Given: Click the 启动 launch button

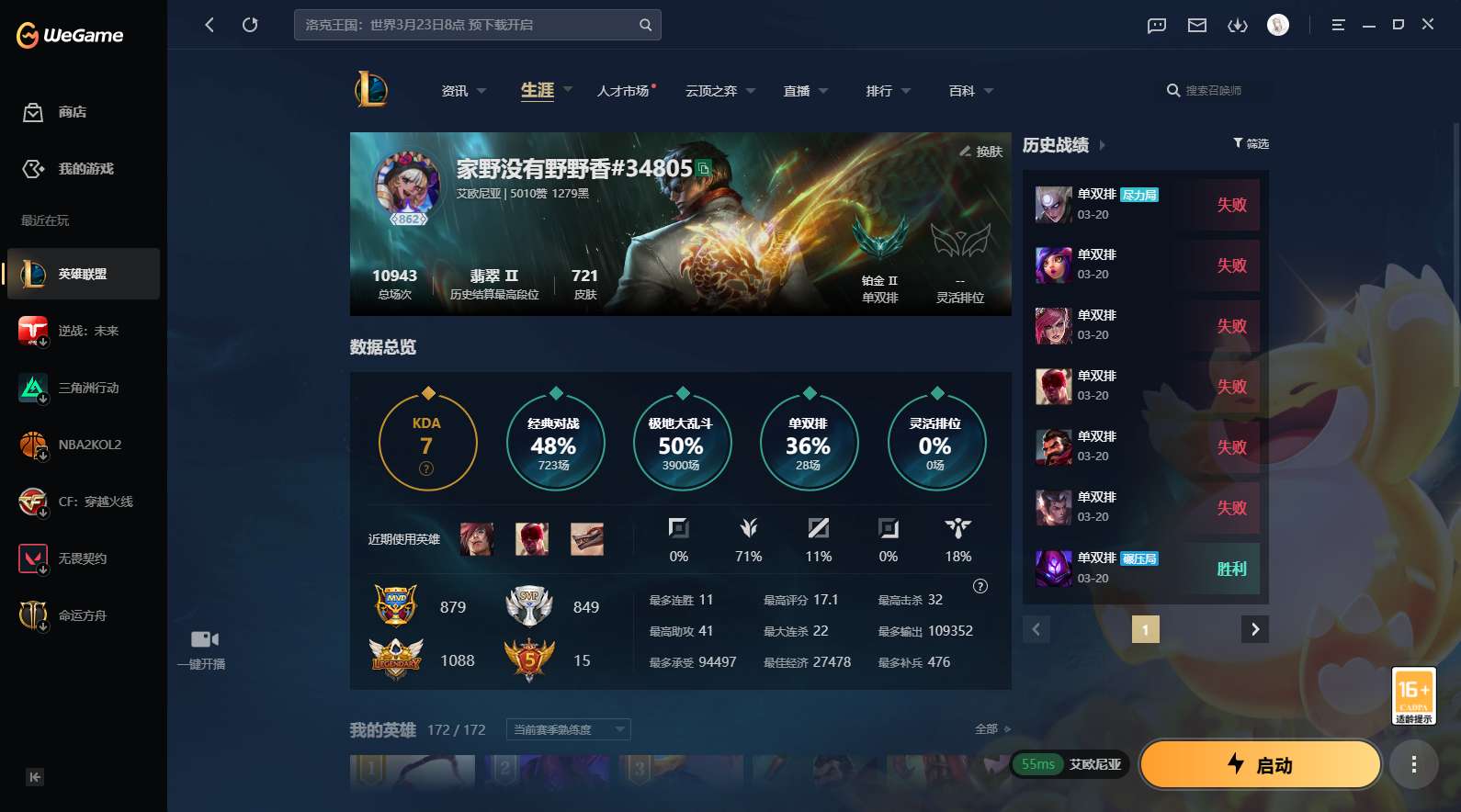Looking at the screenshot, I should pos(1260,763).
